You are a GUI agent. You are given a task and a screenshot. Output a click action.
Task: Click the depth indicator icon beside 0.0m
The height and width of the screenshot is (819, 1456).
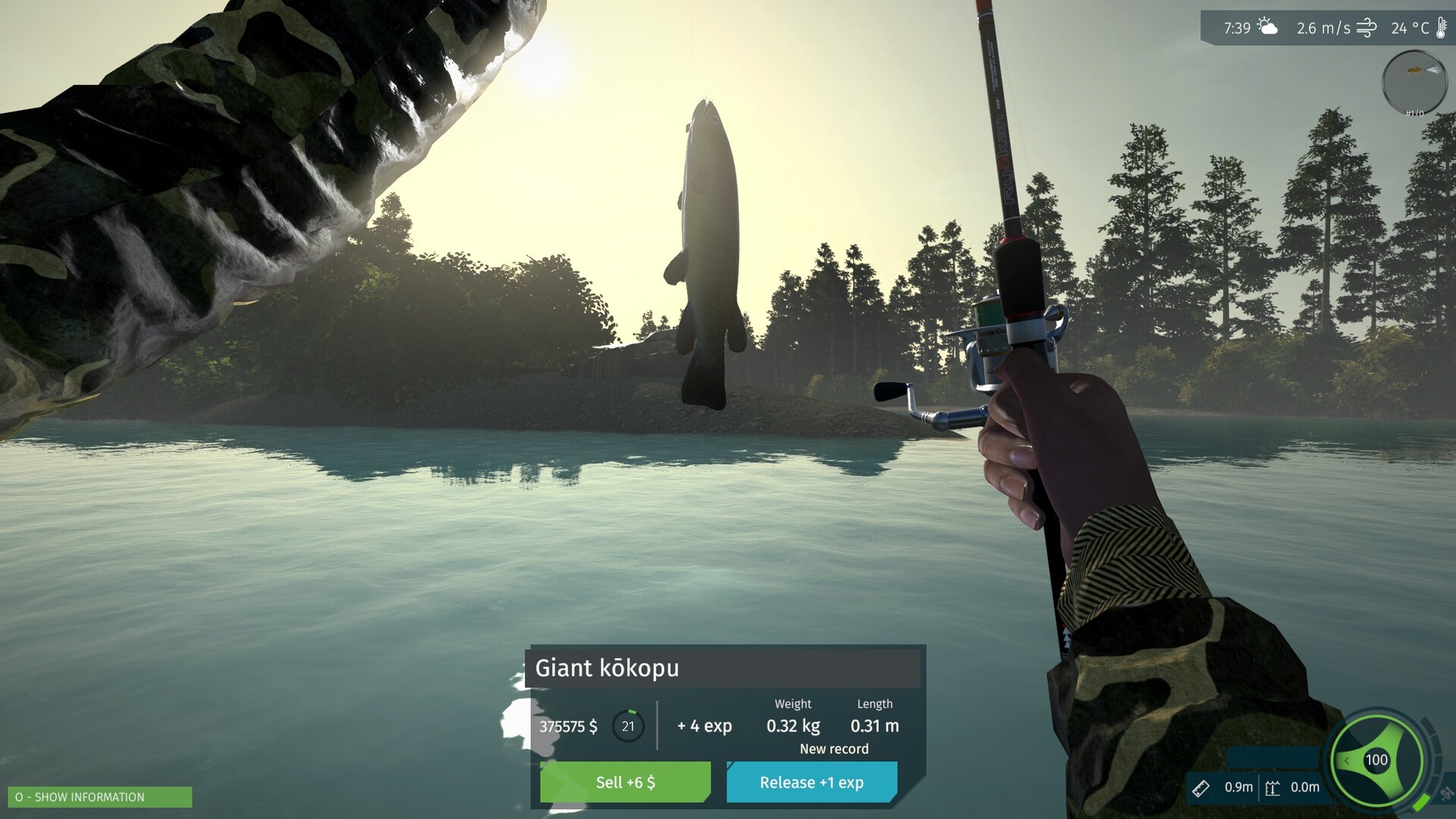click(1272, 787)
